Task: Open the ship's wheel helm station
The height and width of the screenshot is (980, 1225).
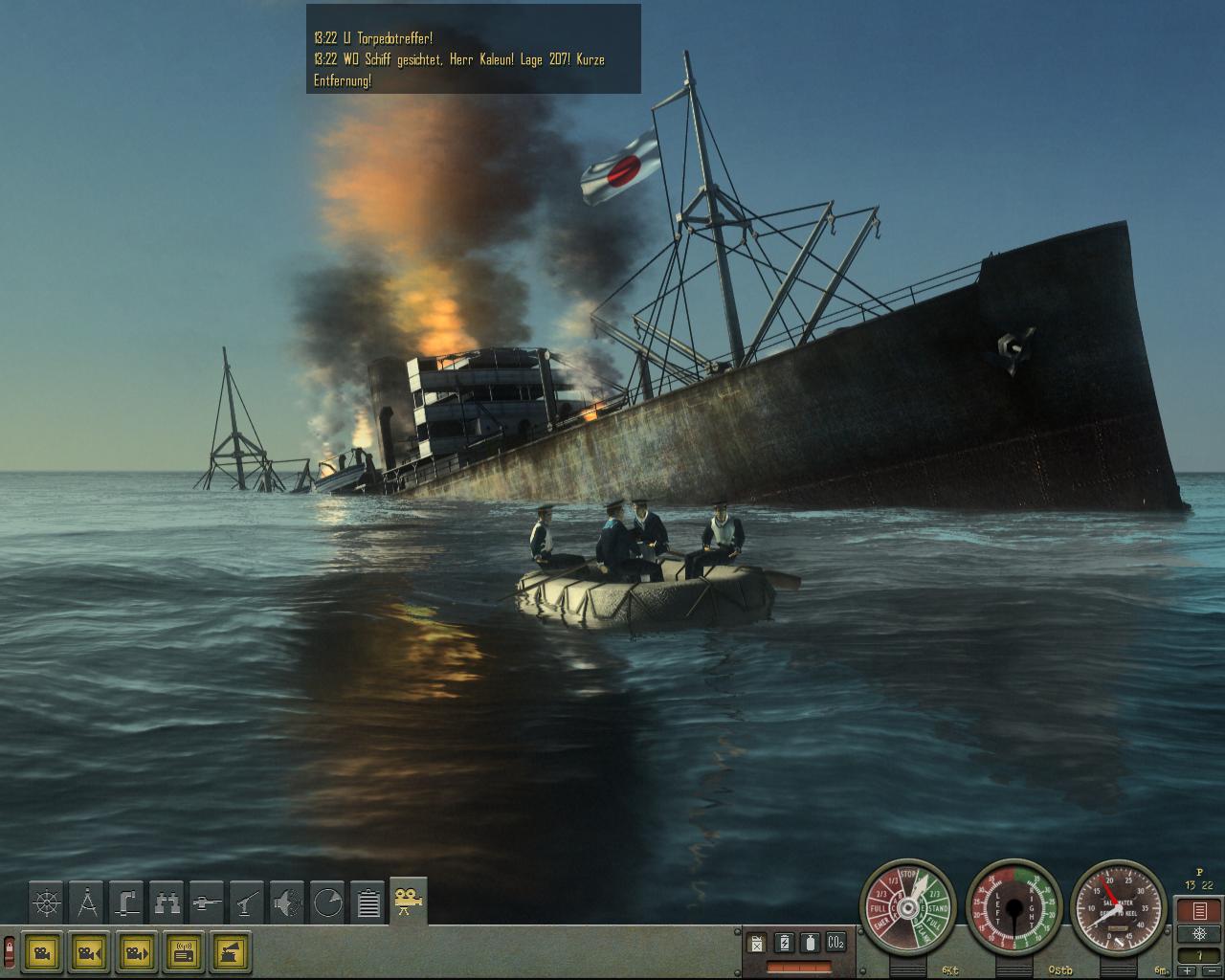Action: pos(47,902)
